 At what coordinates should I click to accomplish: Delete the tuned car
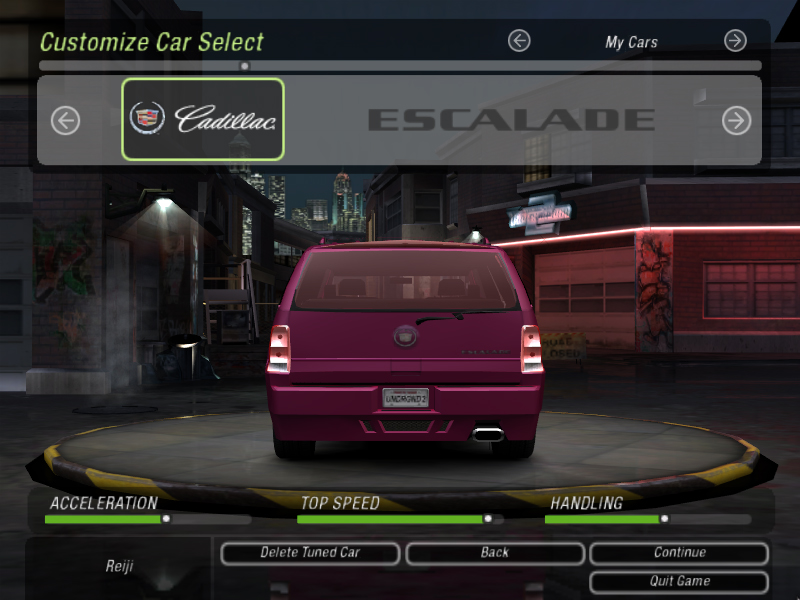tap(310, 553)
